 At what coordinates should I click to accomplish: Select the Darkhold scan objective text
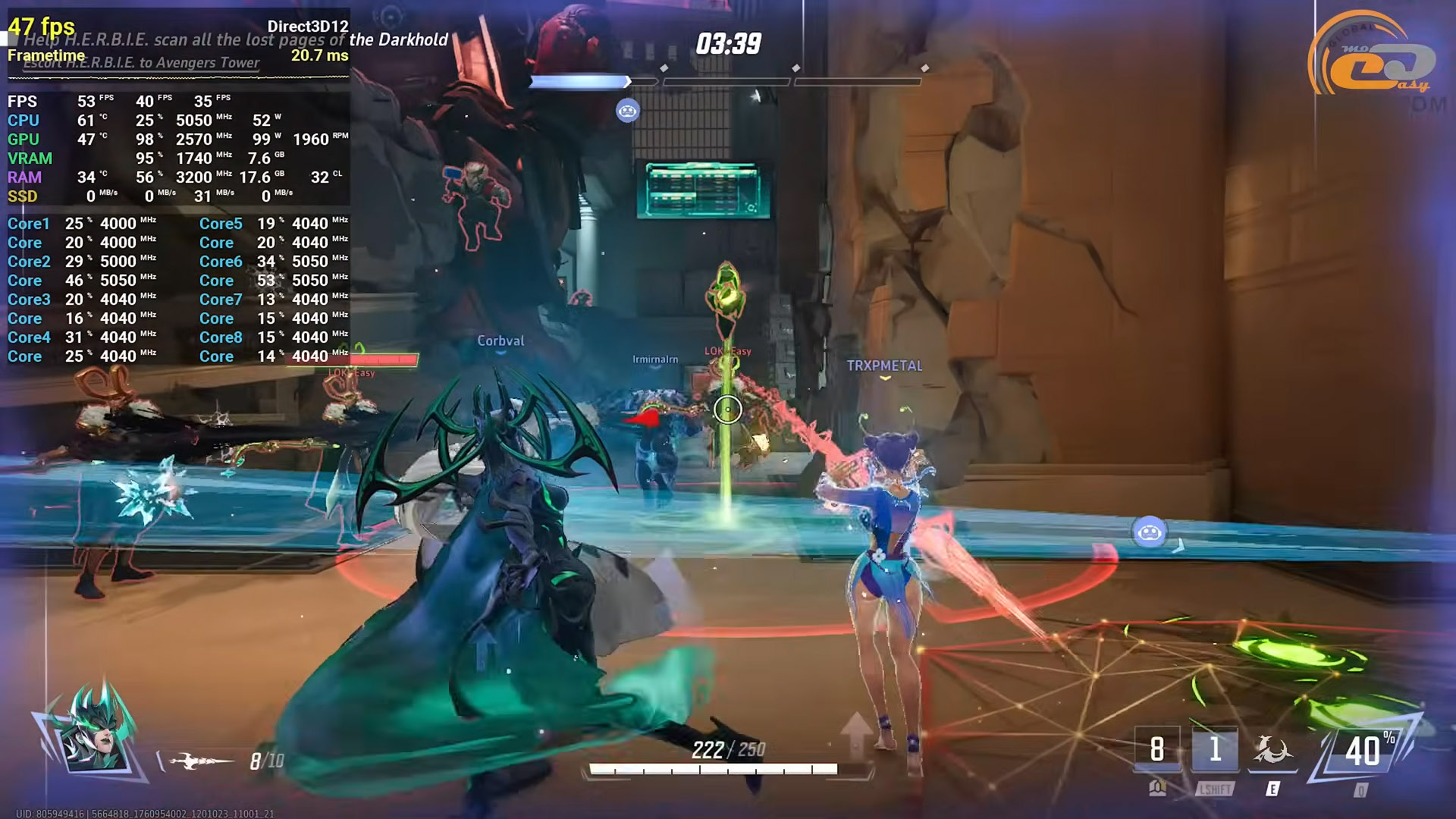[235, 40]
